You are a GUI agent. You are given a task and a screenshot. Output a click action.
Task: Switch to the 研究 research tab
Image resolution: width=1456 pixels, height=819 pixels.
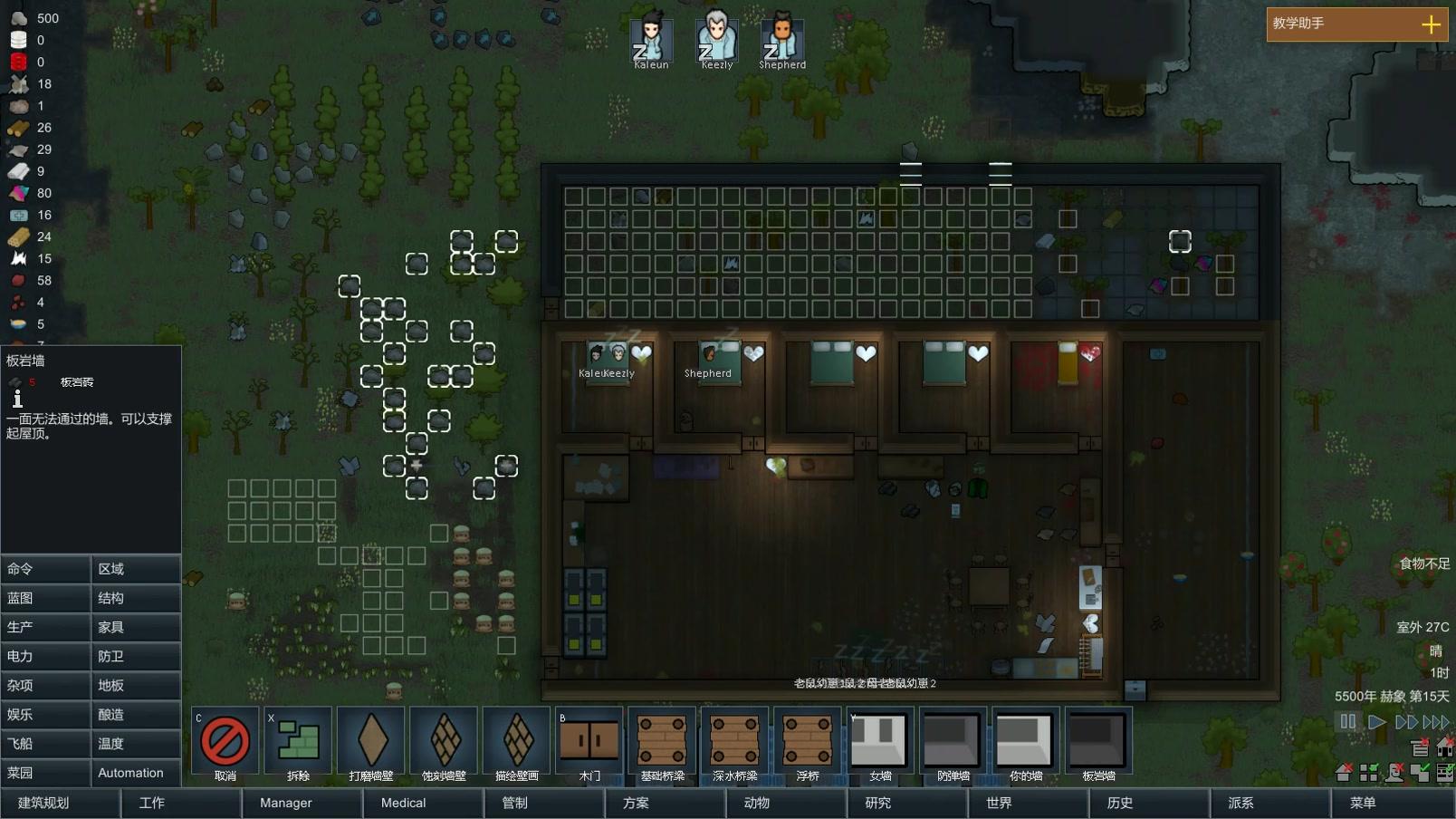[876, 803]
